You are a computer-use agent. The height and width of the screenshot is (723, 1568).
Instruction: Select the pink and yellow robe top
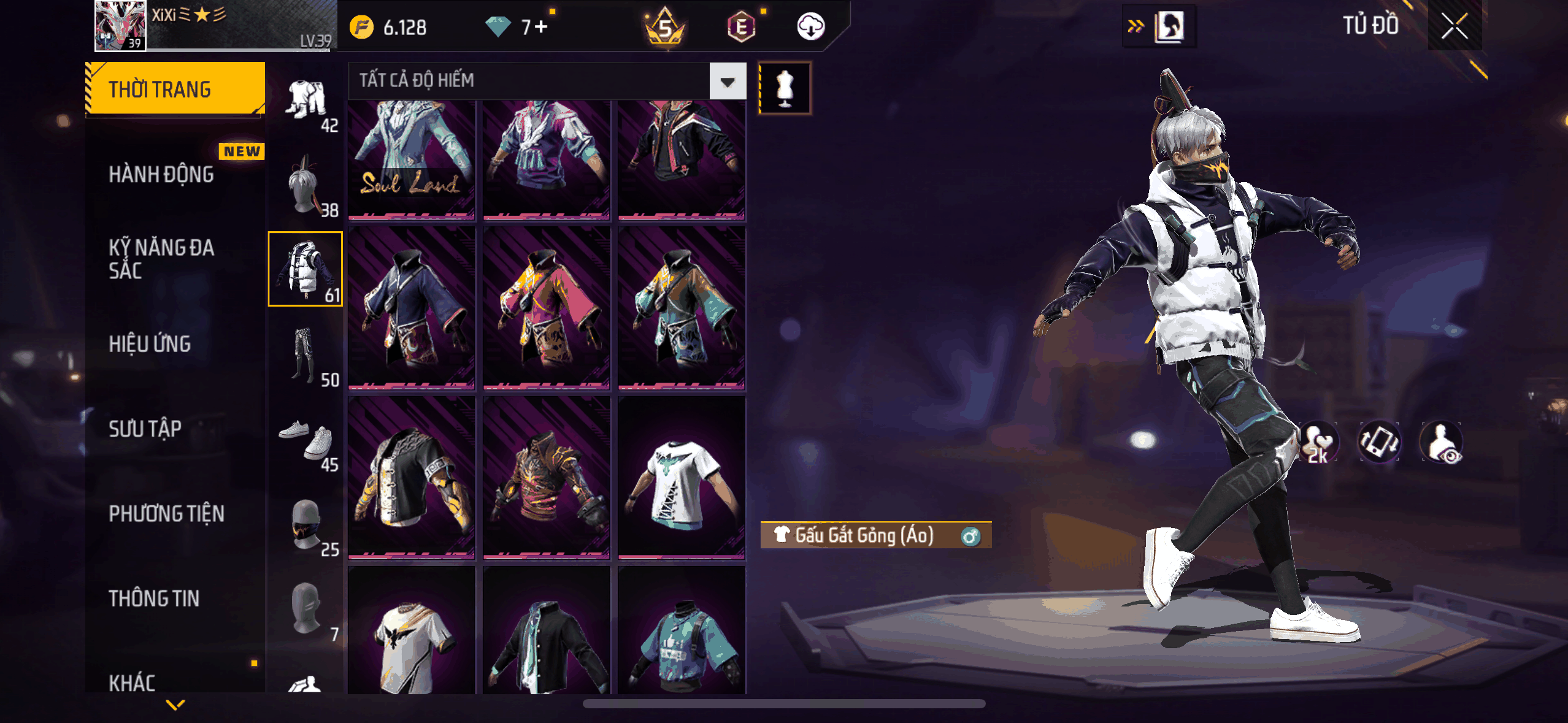pyautogui.click(x=546, y=308)
